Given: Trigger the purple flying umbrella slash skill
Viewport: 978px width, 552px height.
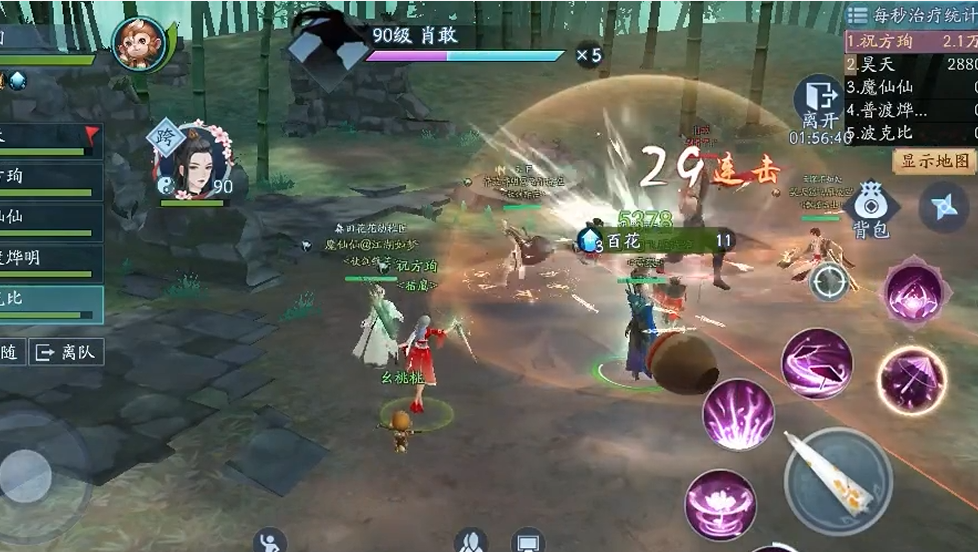Looking at the screenshot, I should coord(816,363).
